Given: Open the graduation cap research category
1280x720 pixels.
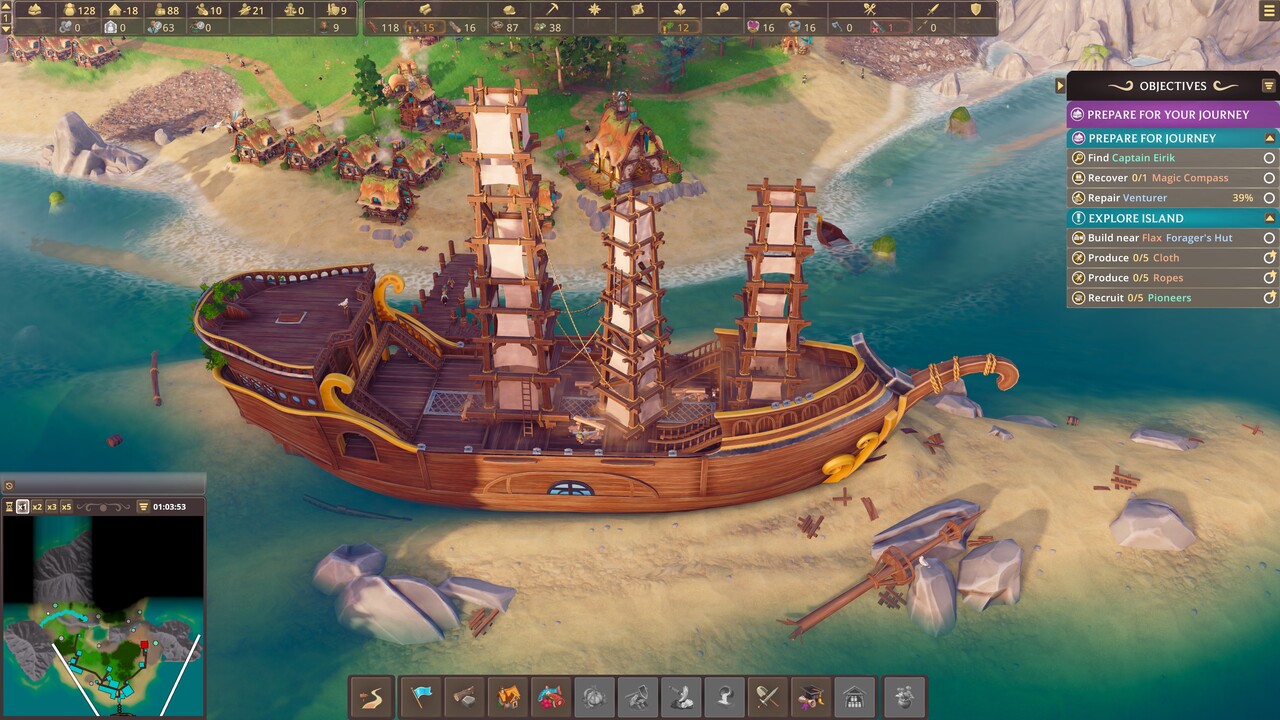Looking at the screenshot, I should click(x=810, y=696).
